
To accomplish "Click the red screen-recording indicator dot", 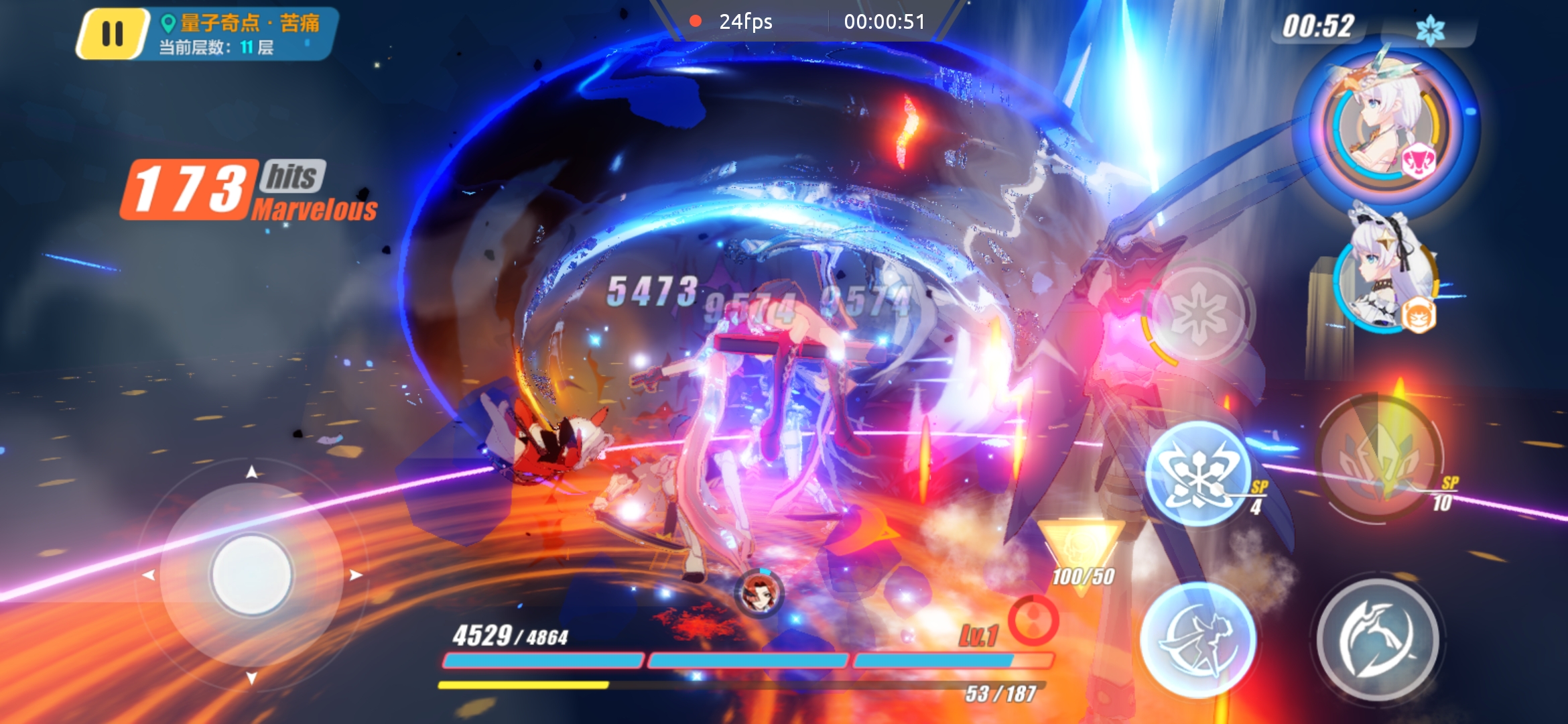I will click(696, 21).
